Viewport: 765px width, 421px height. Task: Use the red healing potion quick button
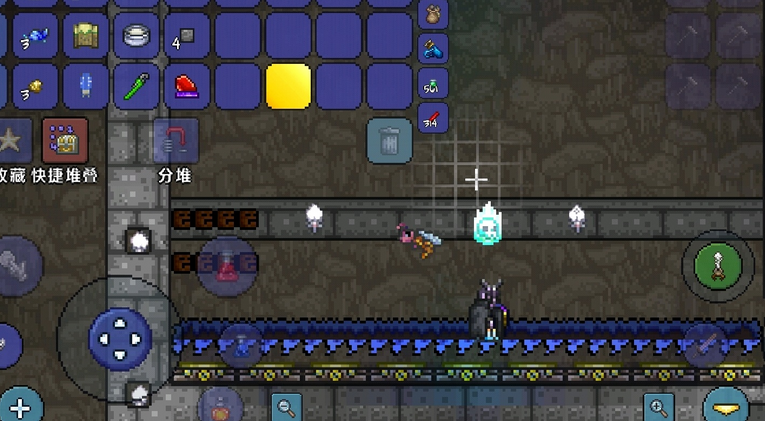coord(229,267)
